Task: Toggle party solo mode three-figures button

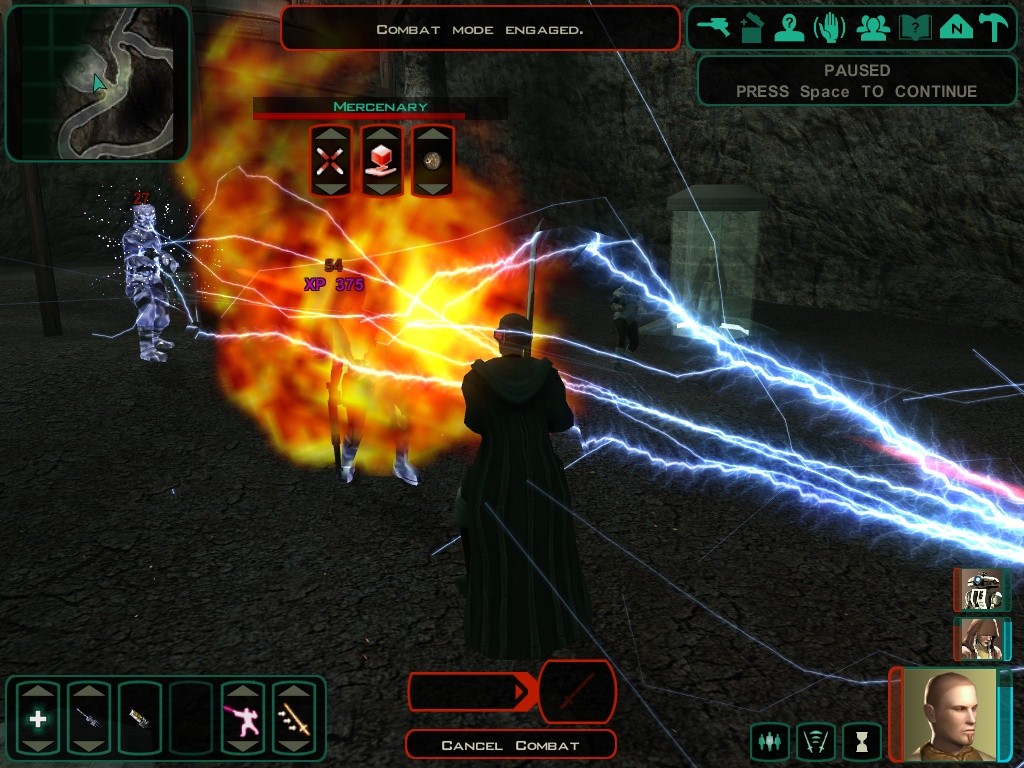Action: coord(769,741)
